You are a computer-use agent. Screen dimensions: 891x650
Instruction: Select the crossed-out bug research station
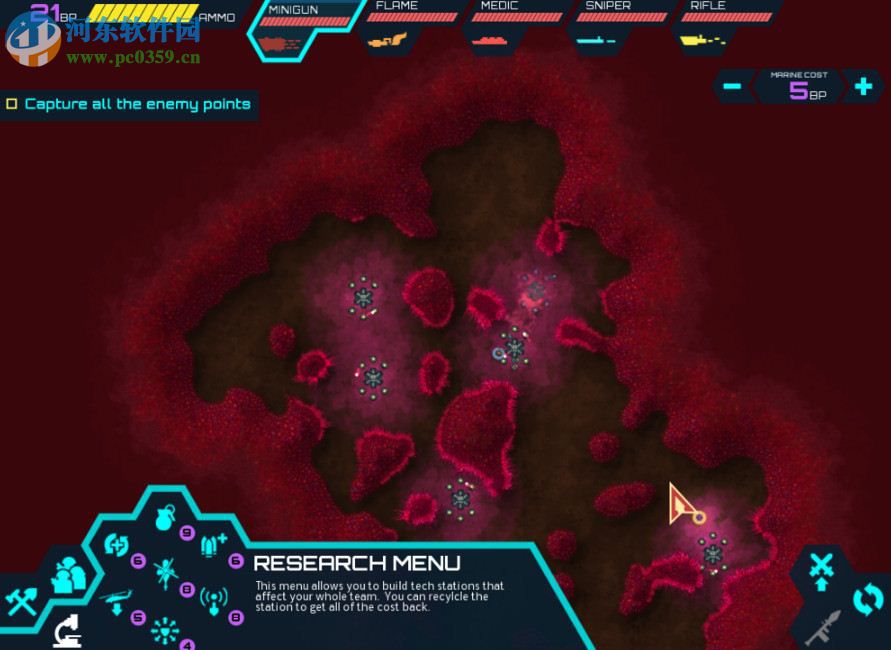pos(166,573)
